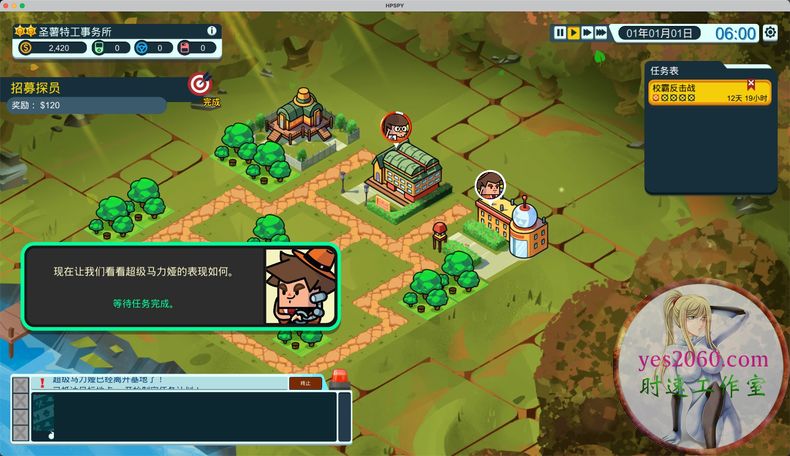The height and width of the screenshot is (456, 790).
Task: Select the glasses agent portrait marker
Action: 396,127
